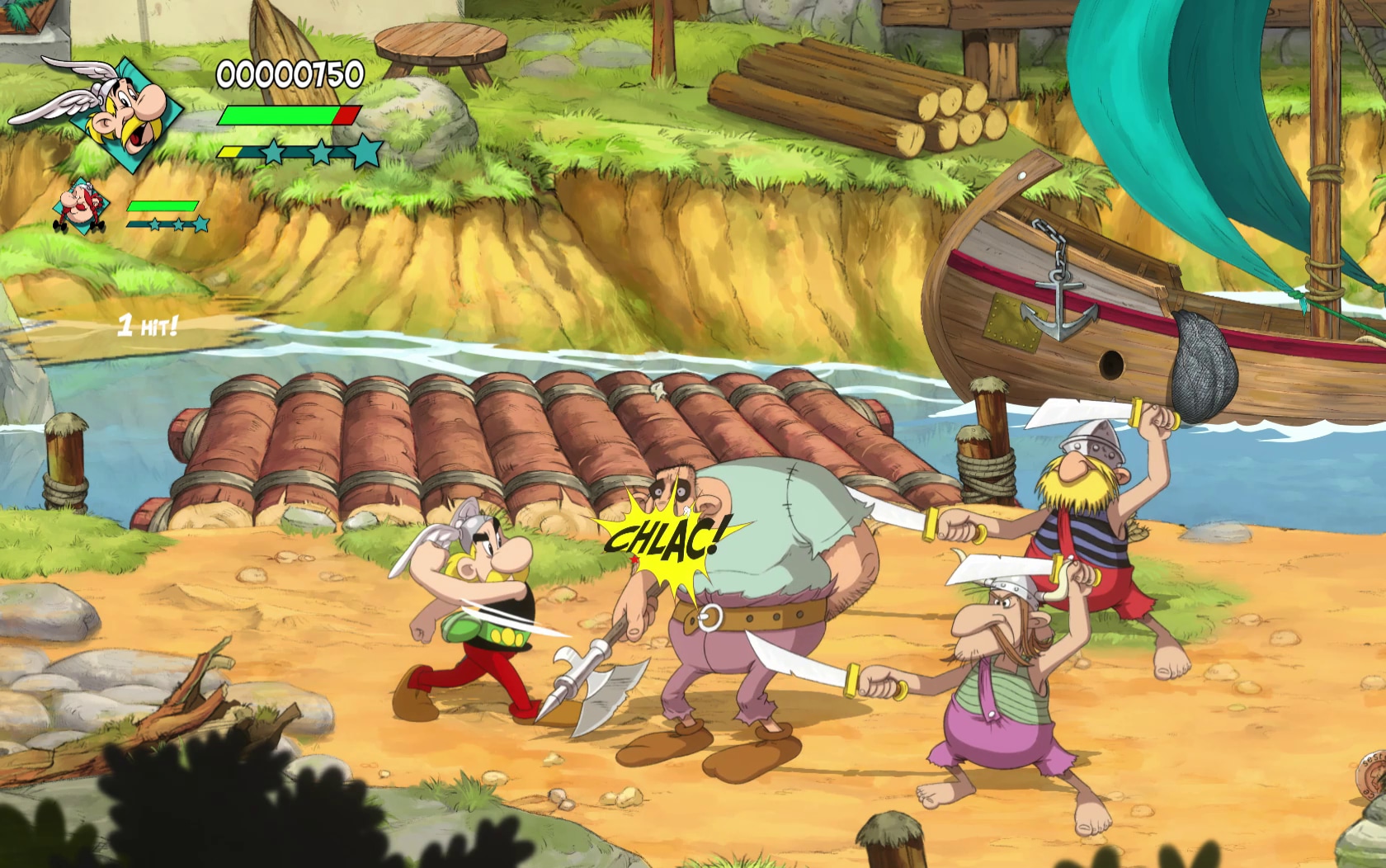Toggle the first star on Asterix's star meter
The image size is (1386, 868).
(x=272, y=152)
